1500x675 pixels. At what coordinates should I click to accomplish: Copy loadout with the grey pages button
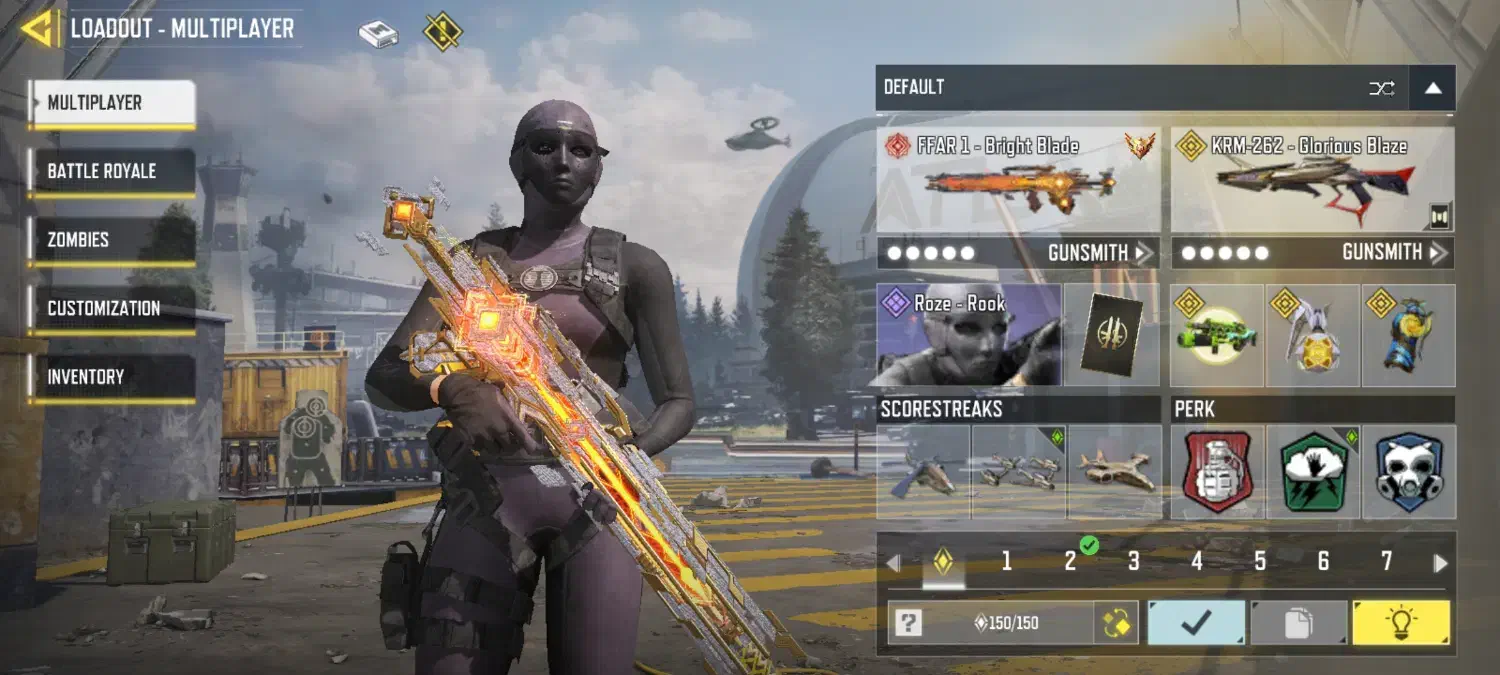[x=1298, y=623]
